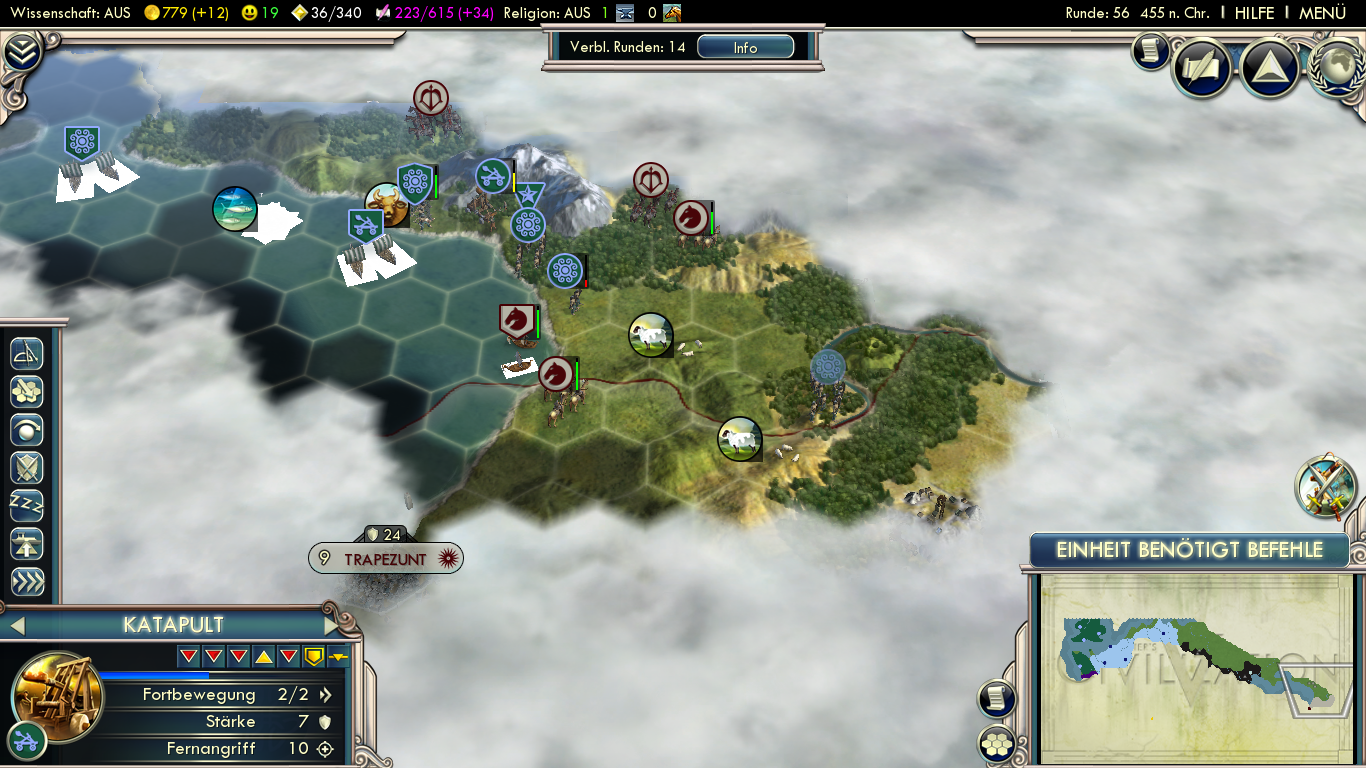Open the scroll-and-quill icon panel
The height and width of the screenshot is (768, 1366).
click(x=1201, y=67)
